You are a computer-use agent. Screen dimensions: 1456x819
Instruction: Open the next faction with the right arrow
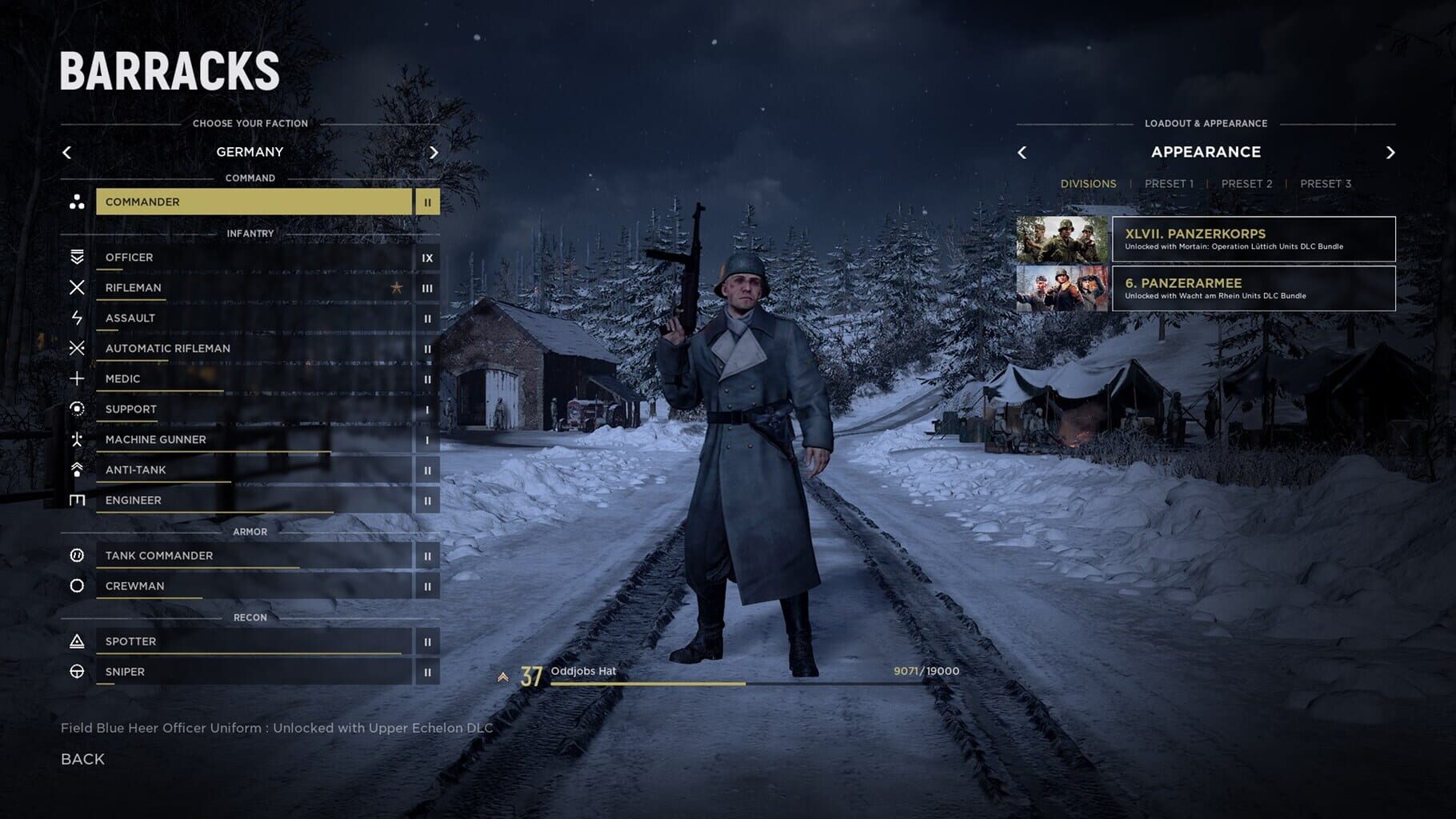(434, 152)
